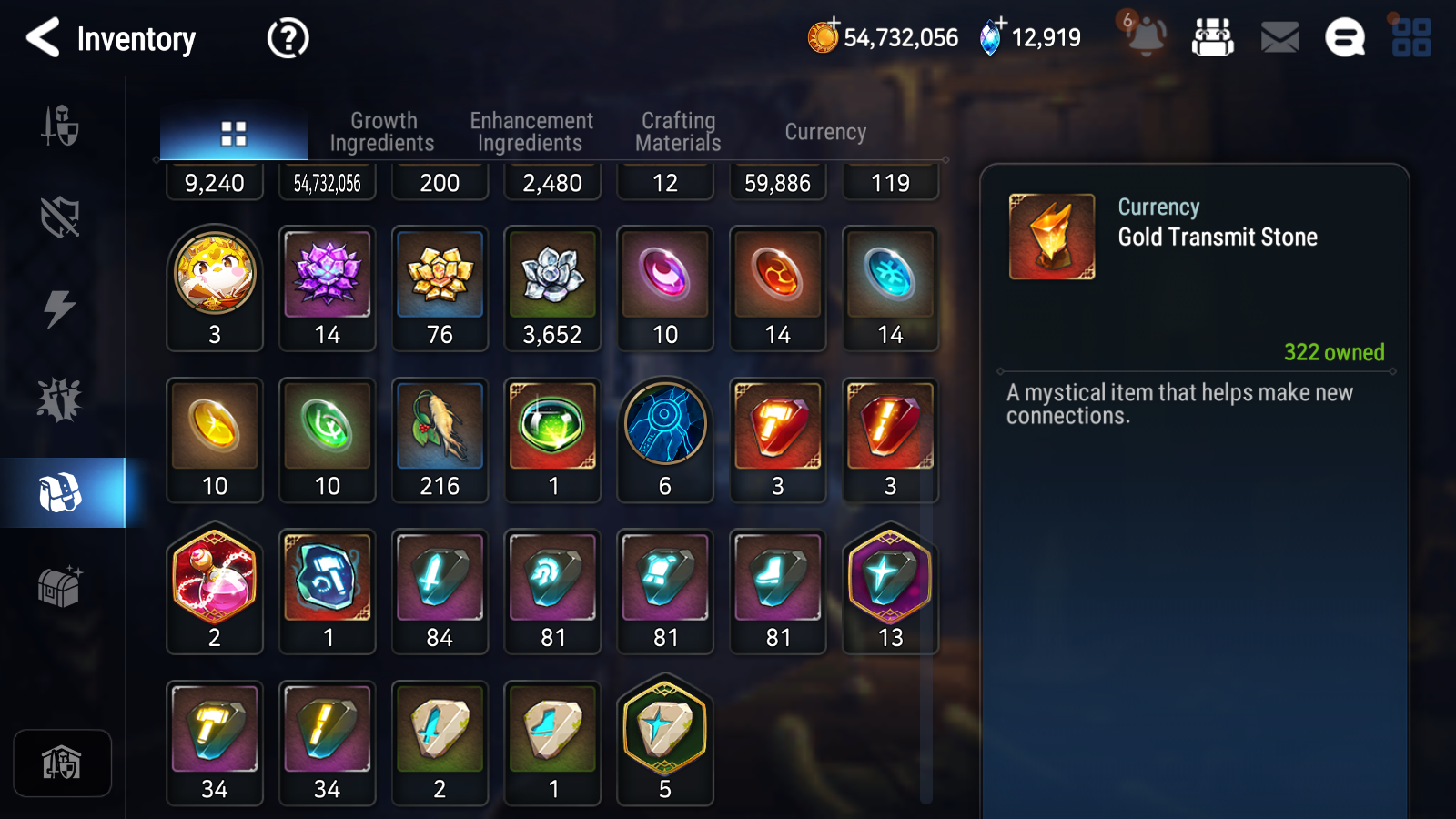This screenshot has height=819, width=1456.
Task: Switch to the Currency tab
Action: (824, 131)
